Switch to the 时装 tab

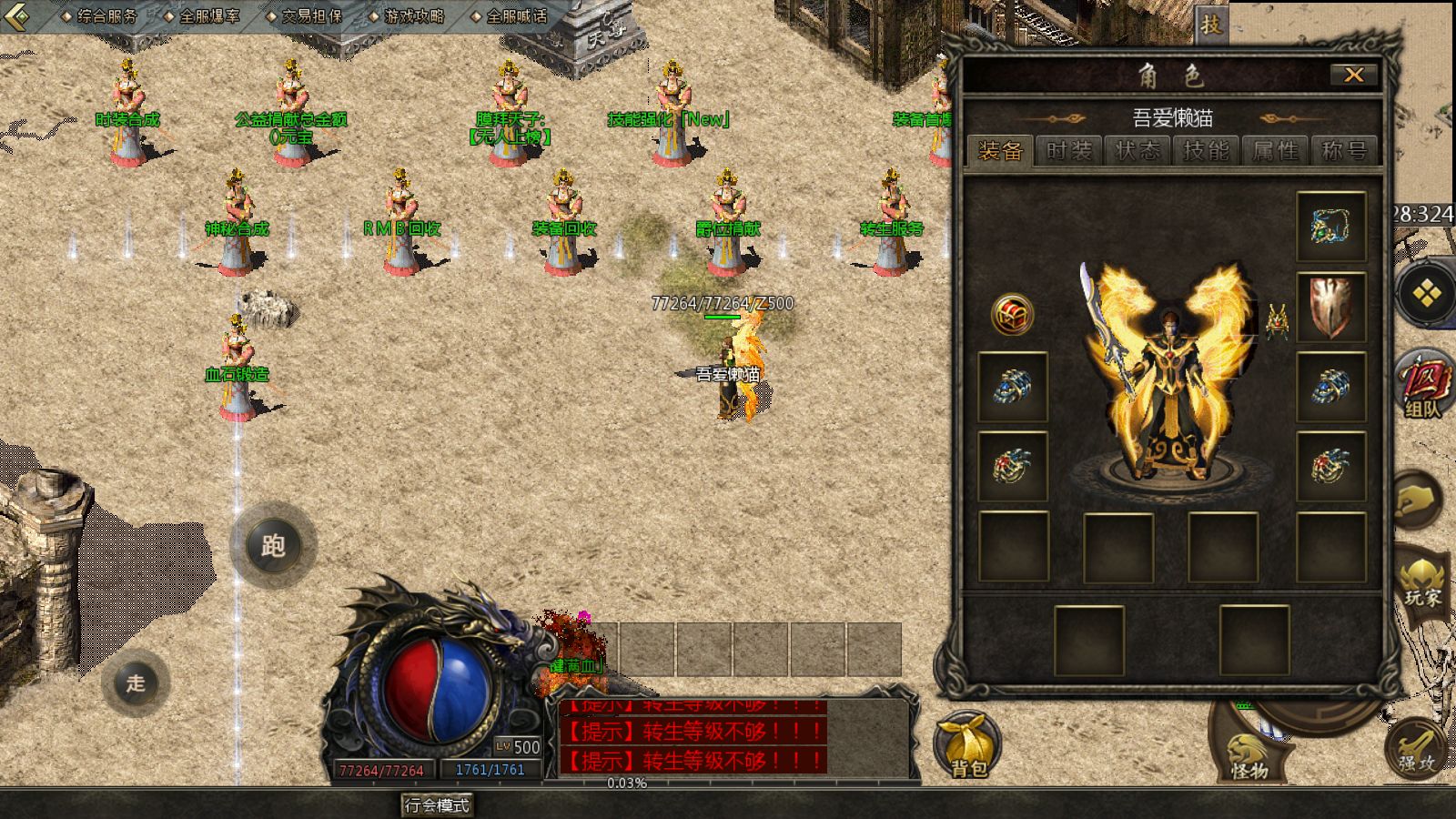(x=1068, y=151)
